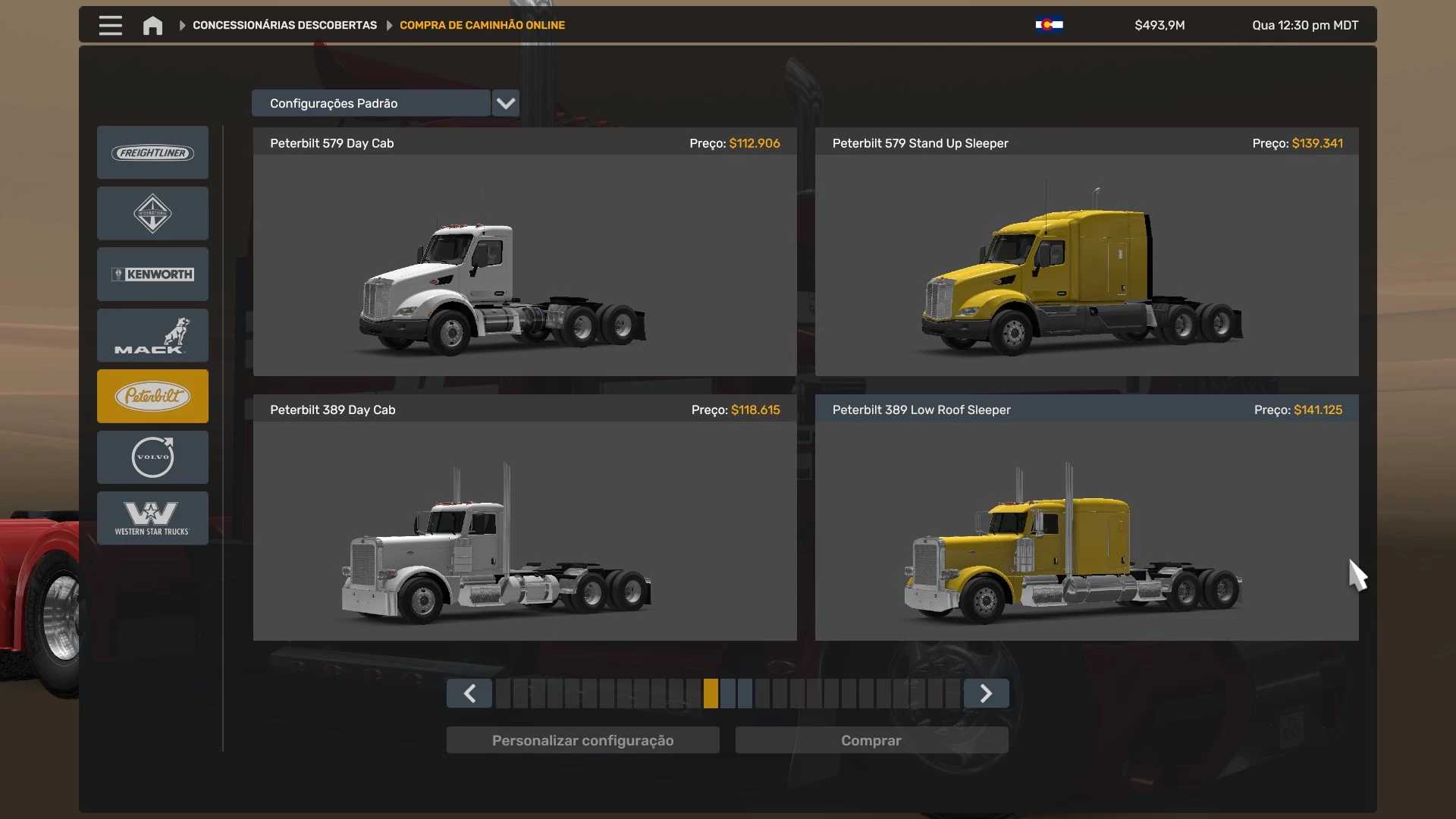
Task: Go to the next page of trucks
Action: (986, 694)
